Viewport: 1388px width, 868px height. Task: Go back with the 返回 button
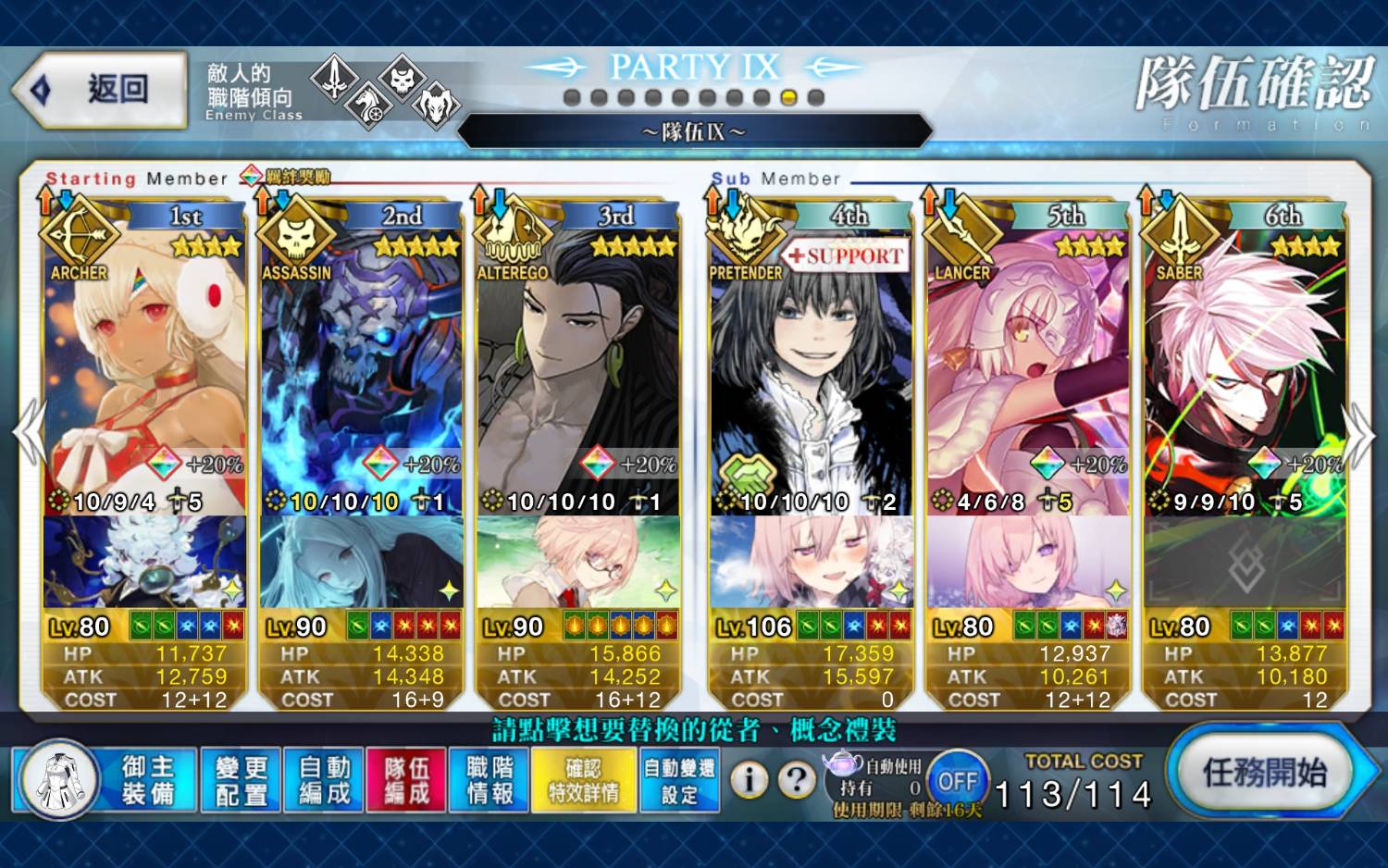click(100, 90)
